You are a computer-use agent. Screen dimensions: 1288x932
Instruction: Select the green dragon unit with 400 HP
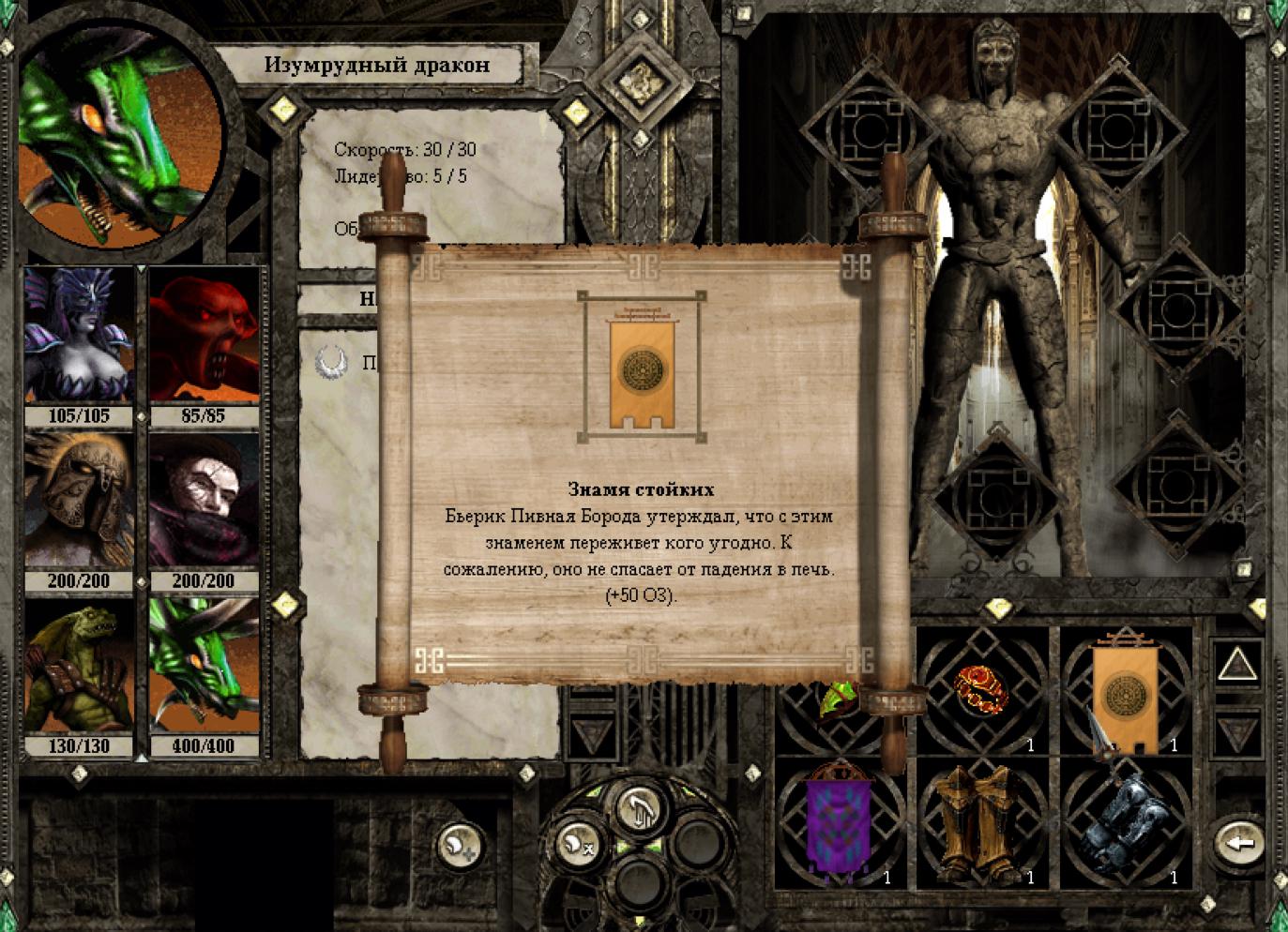pyautogui.click(x=204, y=667)
